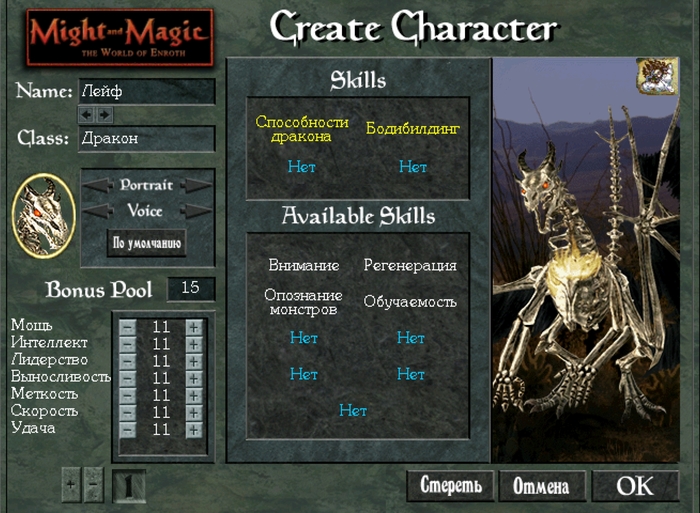The width and height of the screenshot is (700, 513).
Task: Choose the Опознание монстров skill
Action: coord(303,302)
